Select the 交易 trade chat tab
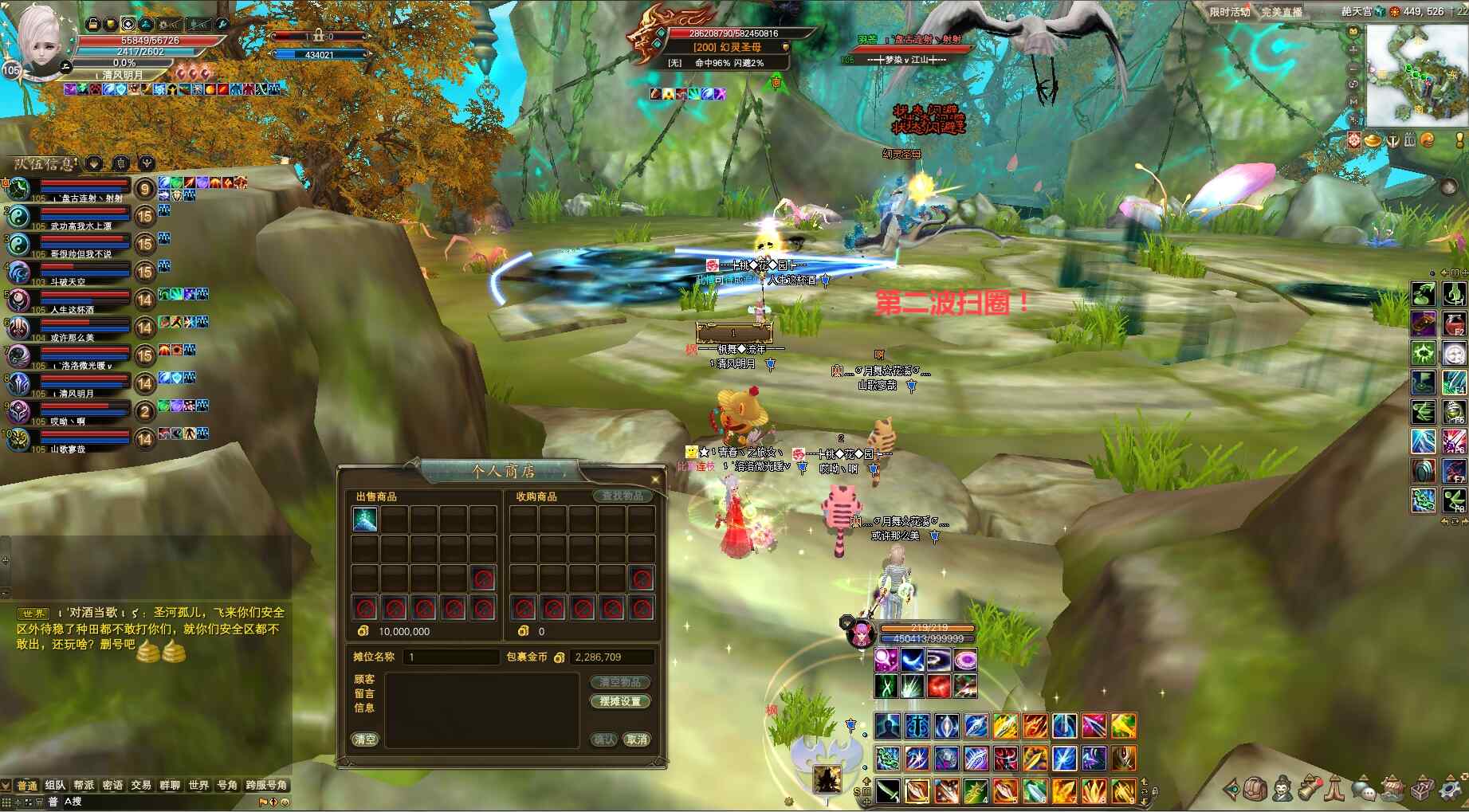1469x812 pixels. click(141, 786)
